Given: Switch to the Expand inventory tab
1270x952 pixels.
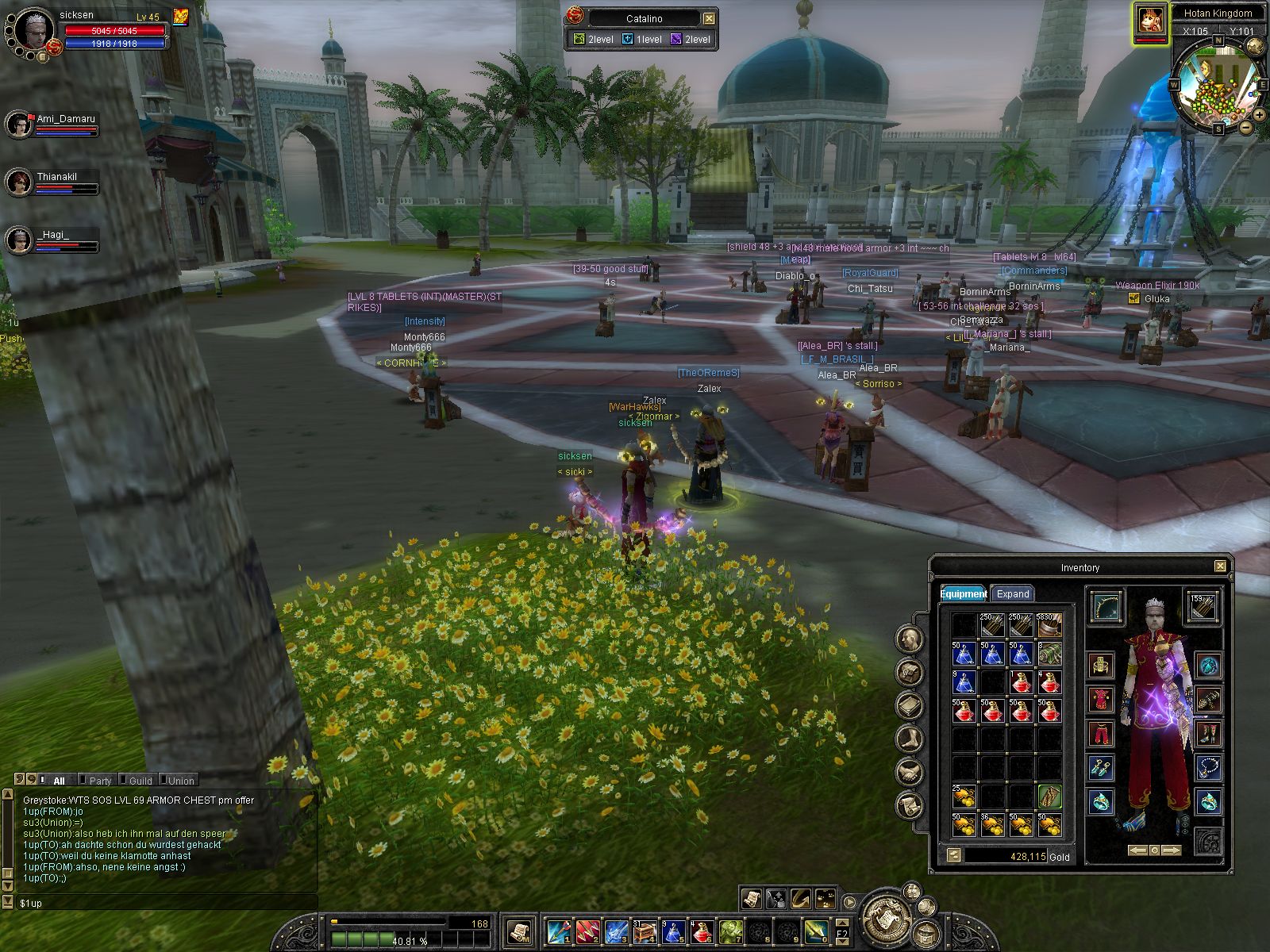Looking at the screenshot, I should pyautogui.click(x=1013, y=593).
